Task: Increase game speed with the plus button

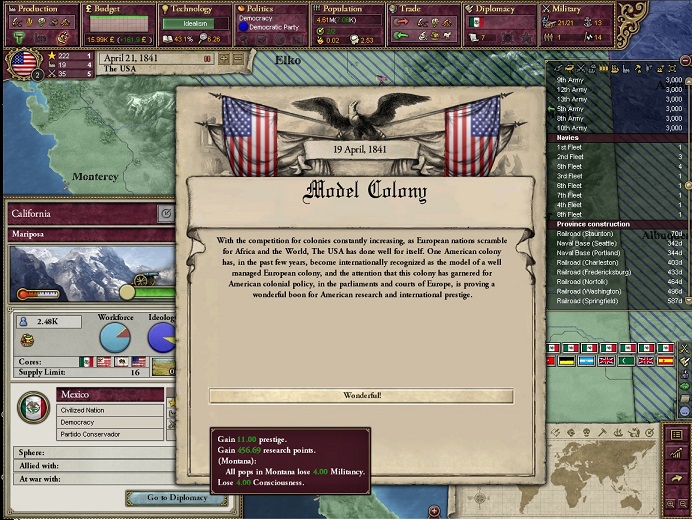Action: 224,59
